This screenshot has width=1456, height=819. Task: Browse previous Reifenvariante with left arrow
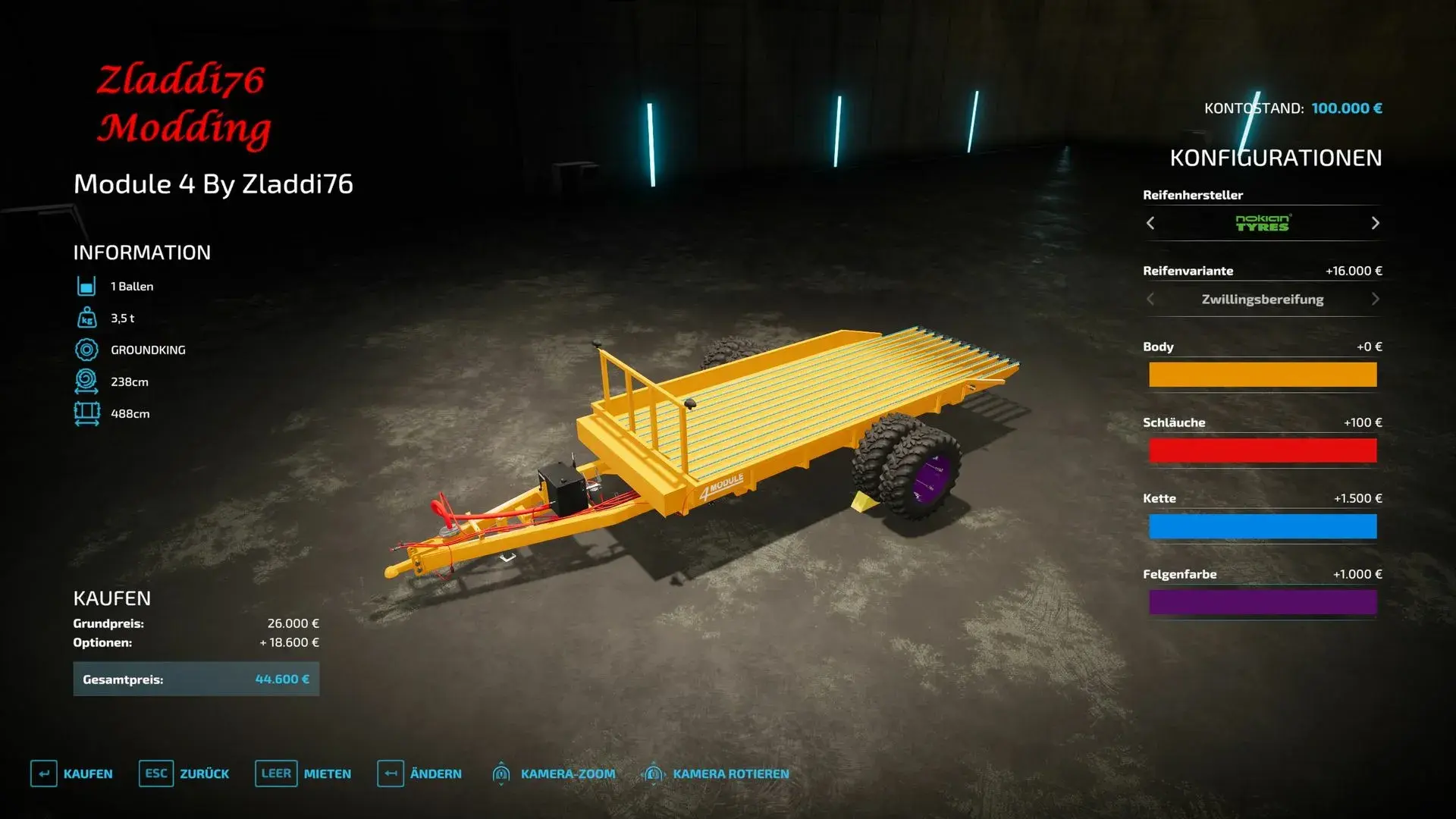(x=1150, y=299)
